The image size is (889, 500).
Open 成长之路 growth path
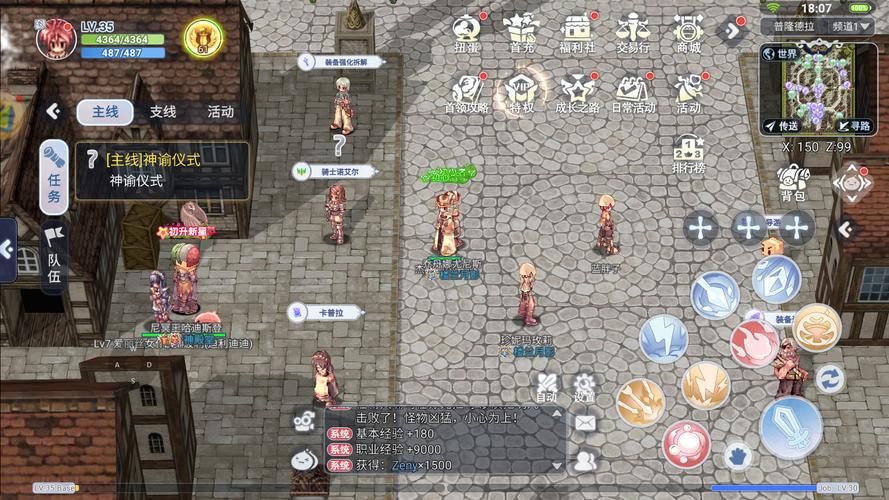click(577, 92)
